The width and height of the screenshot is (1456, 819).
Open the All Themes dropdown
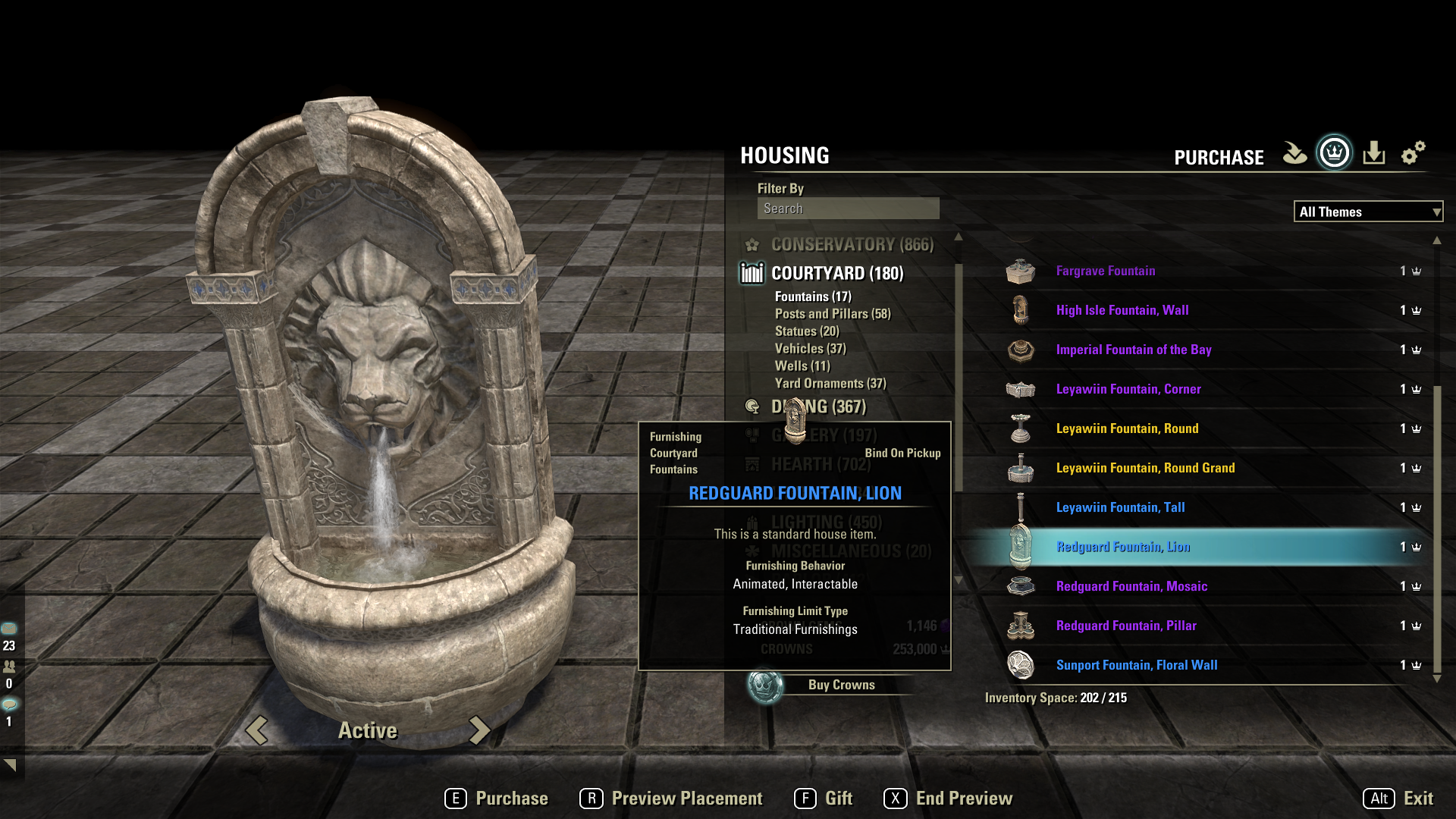pyautogui.click(x=1367, y=212)
